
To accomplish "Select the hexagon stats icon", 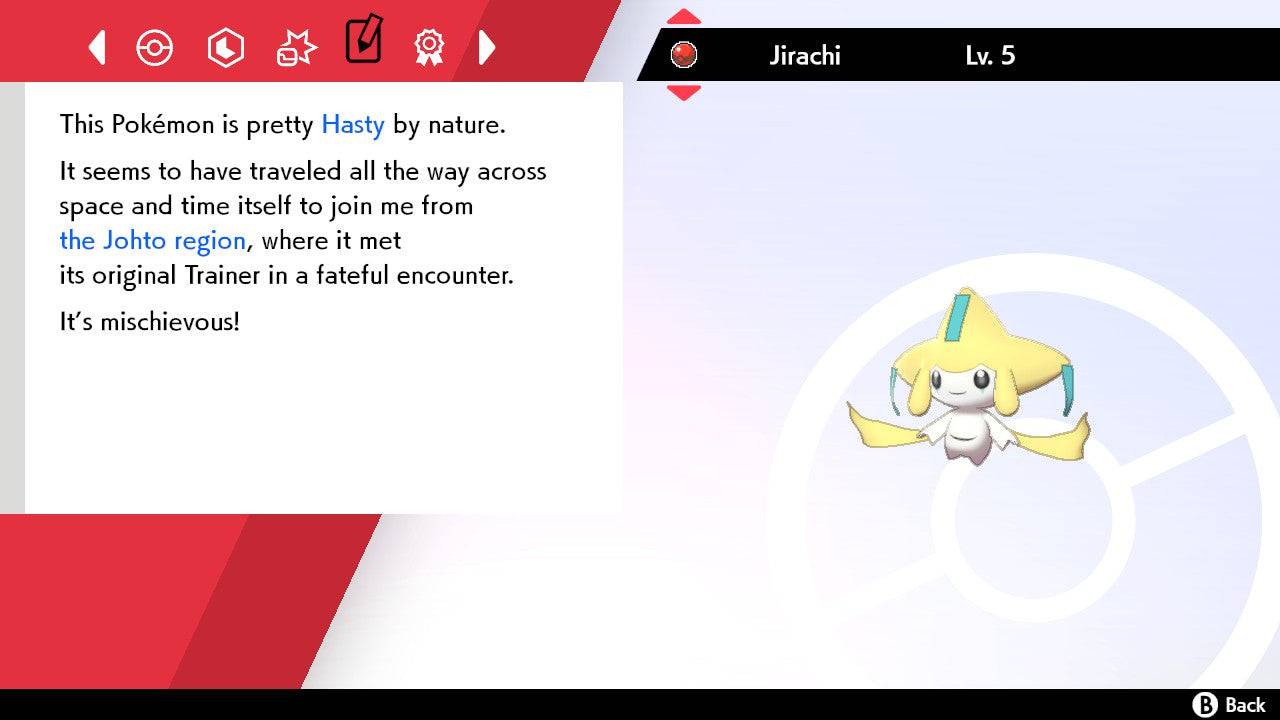I will (225, 47).
